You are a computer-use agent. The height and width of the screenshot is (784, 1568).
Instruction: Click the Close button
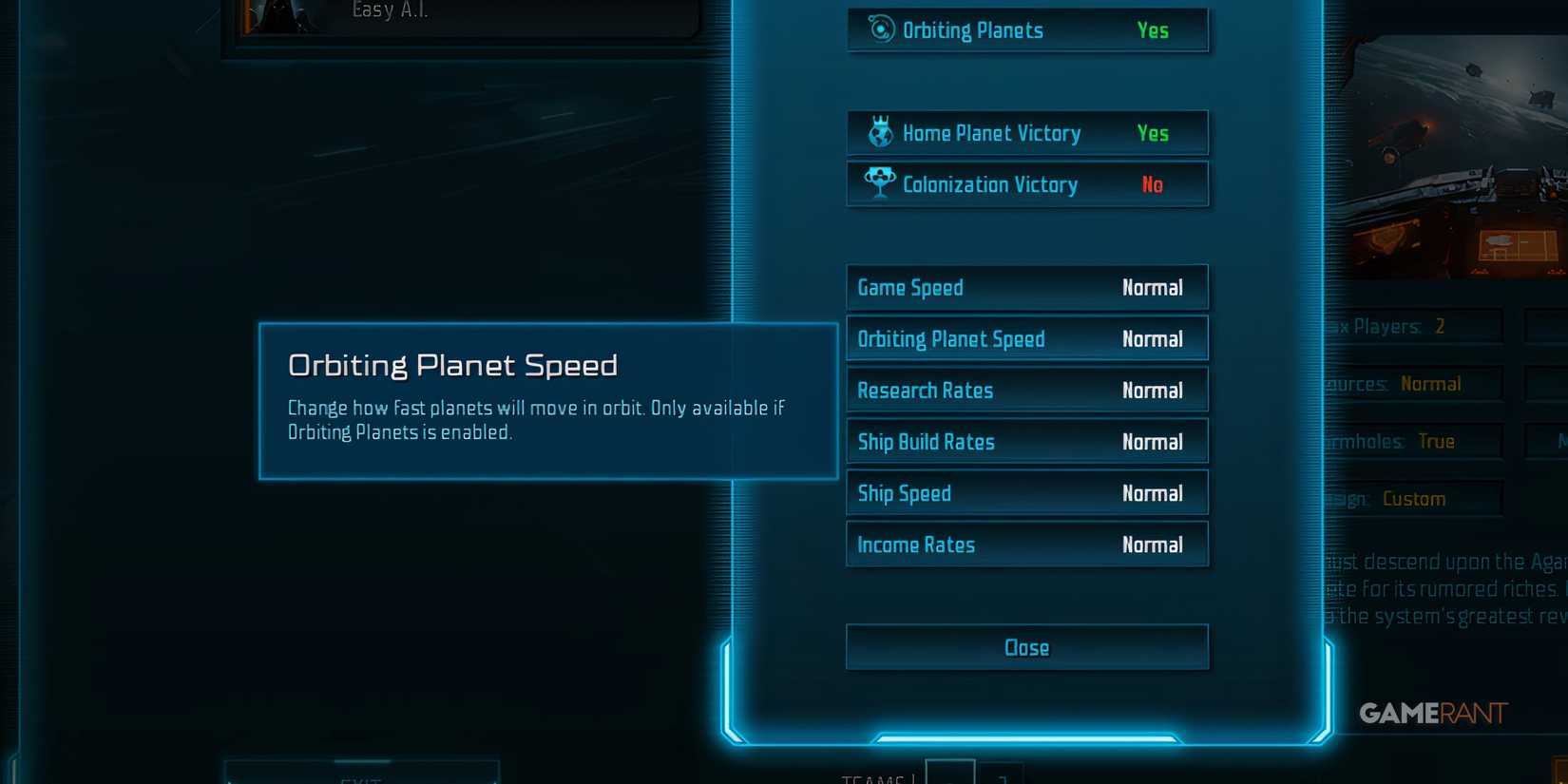(1026, 647)
